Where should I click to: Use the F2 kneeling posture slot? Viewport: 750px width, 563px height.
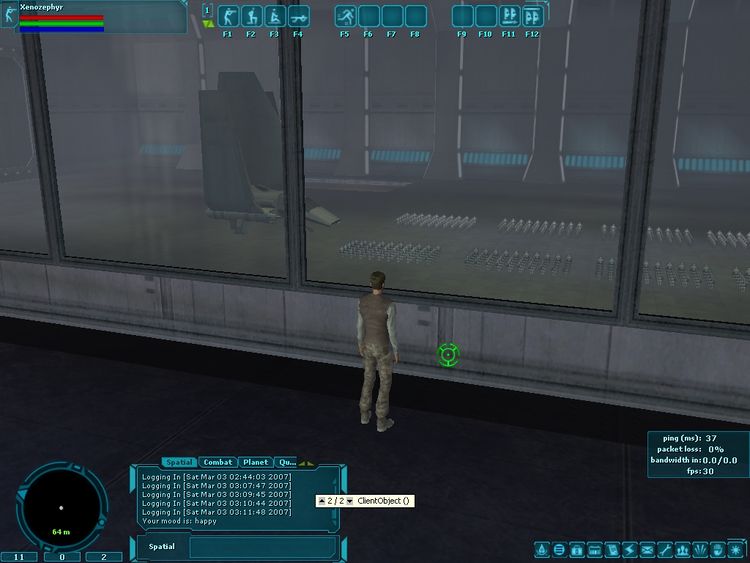tap(251, 17)
